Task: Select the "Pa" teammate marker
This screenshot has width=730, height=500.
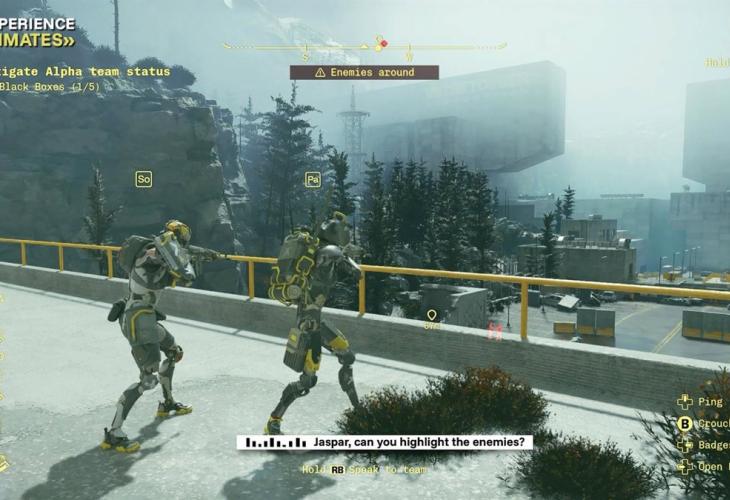Action: coord(313,179)
